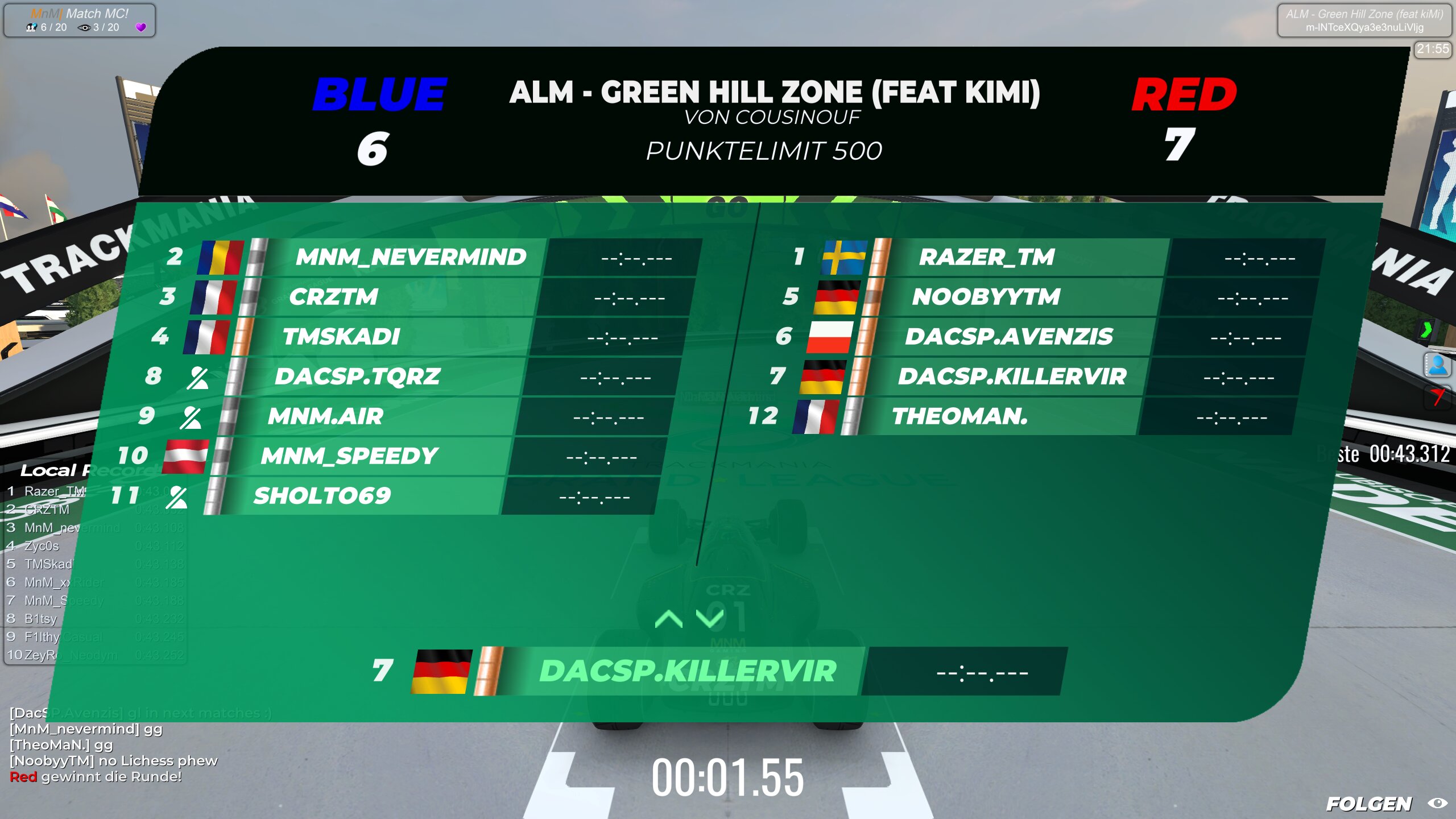Open the ALM Green Hill Zone map info box
The height and width of the screenshot is (819, 1456).
point(1364,20)
